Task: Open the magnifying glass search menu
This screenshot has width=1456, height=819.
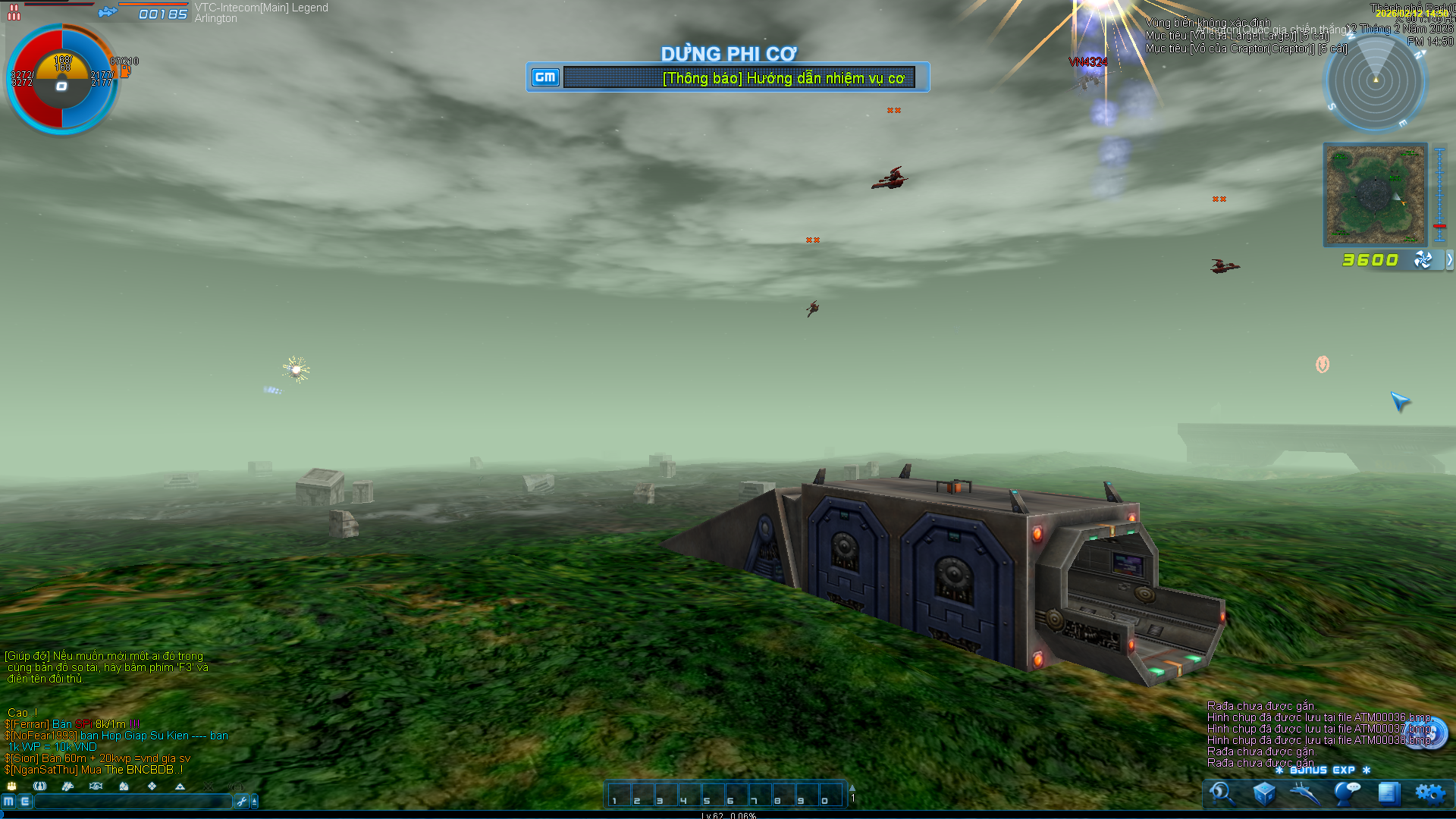Action: click(1222, 793)
